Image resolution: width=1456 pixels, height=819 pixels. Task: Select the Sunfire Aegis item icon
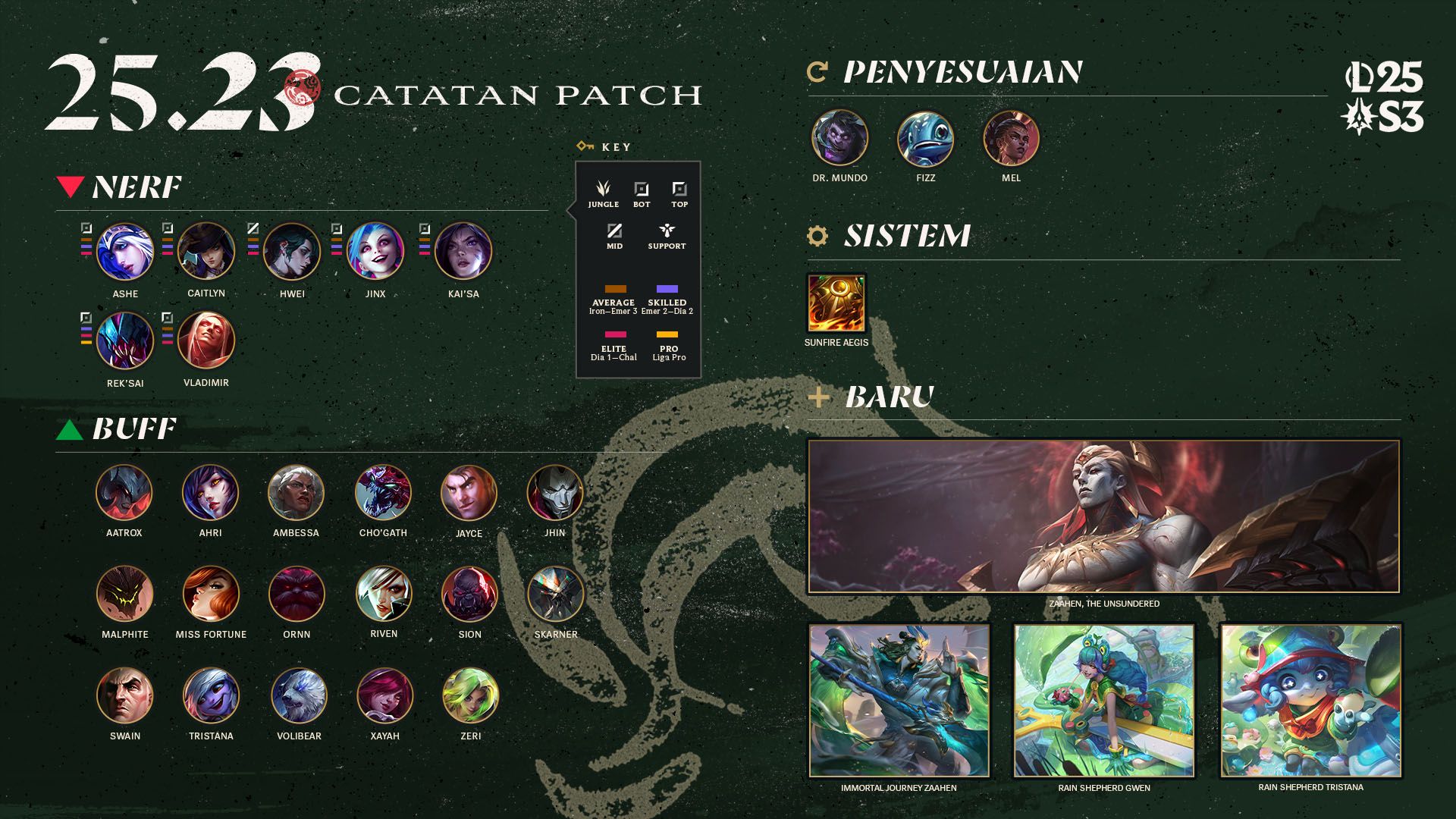pos(836,303)
